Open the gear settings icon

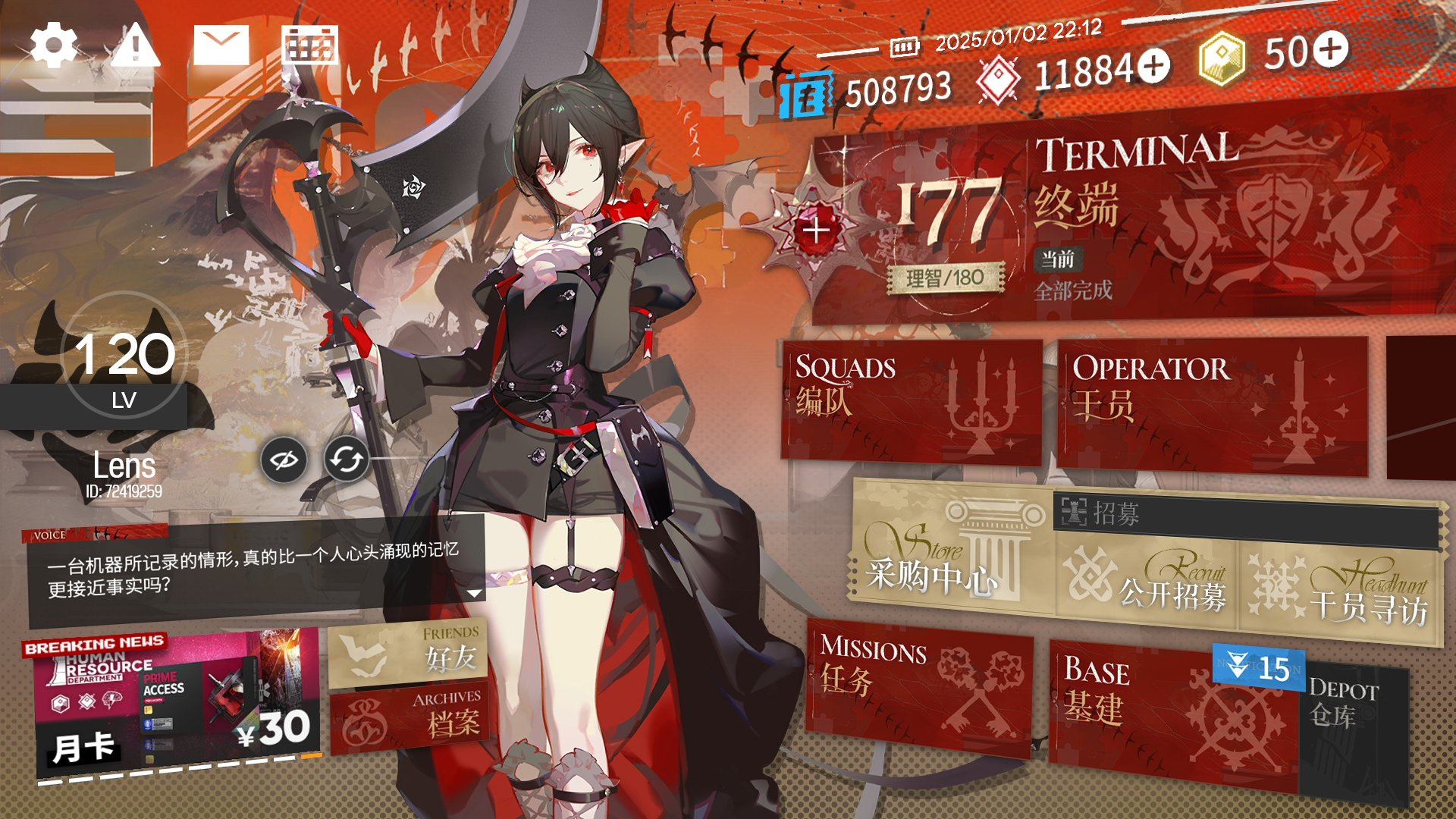53,45
